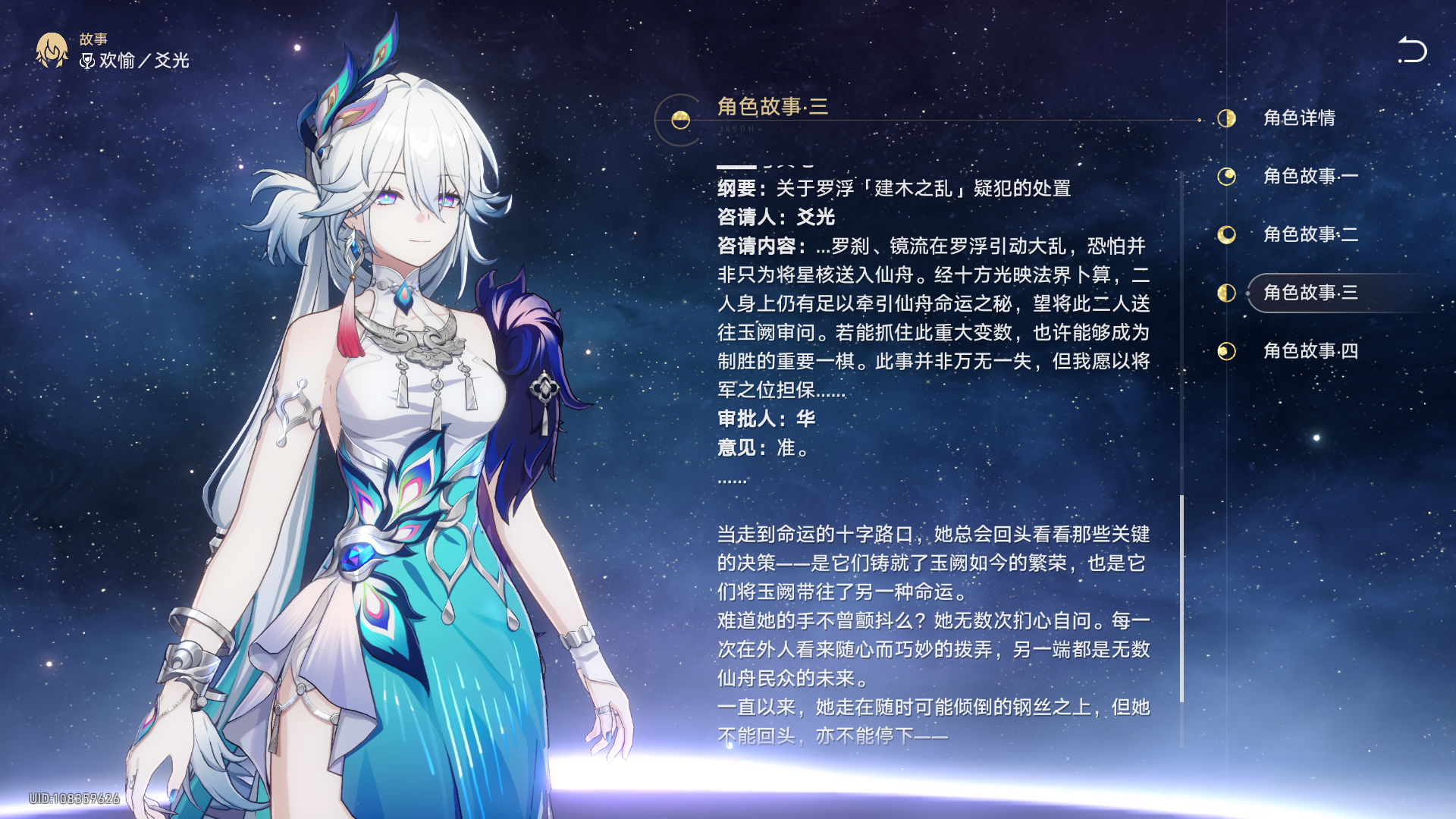Click the moon icon next to 角色故事·一

point(1226,177)
